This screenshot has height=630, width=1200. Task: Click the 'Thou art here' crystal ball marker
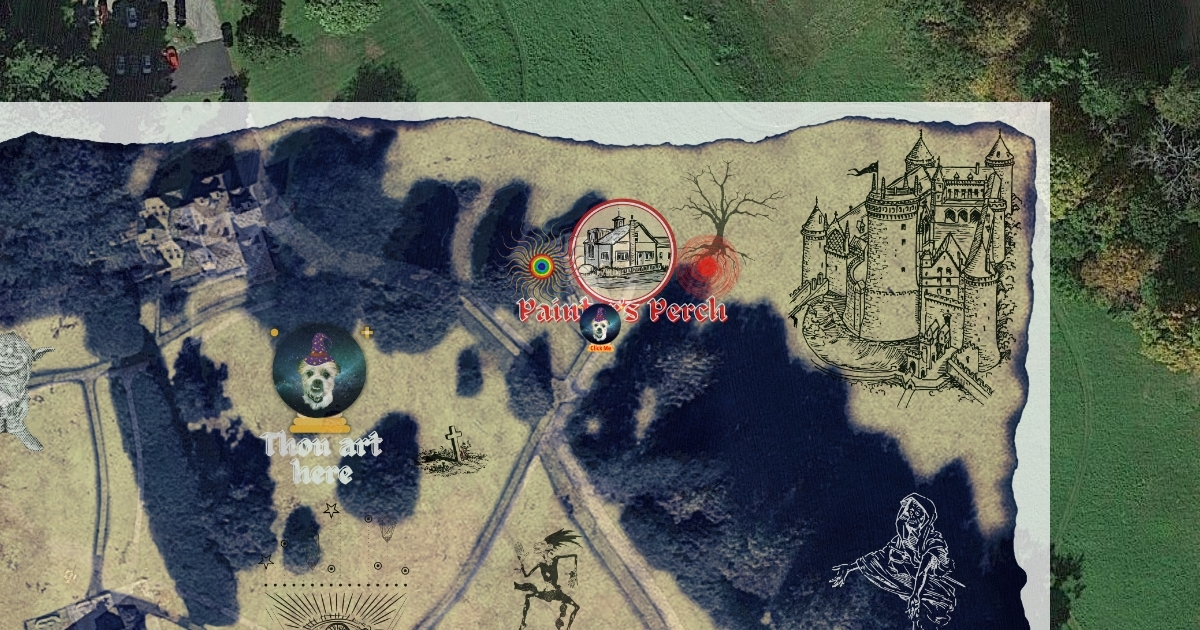(319, 371)
